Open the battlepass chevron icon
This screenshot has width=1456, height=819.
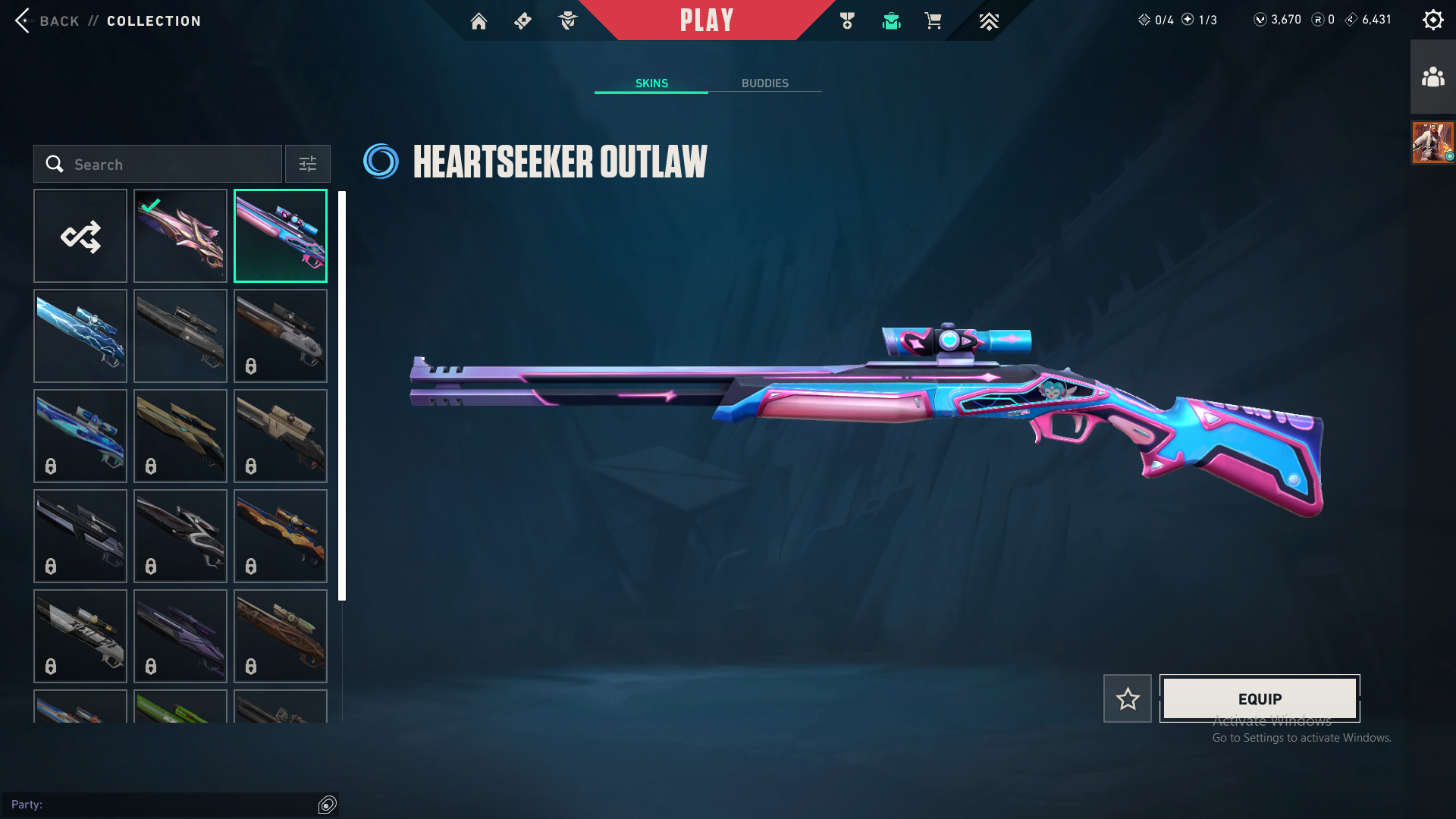(x=989, y=21)
